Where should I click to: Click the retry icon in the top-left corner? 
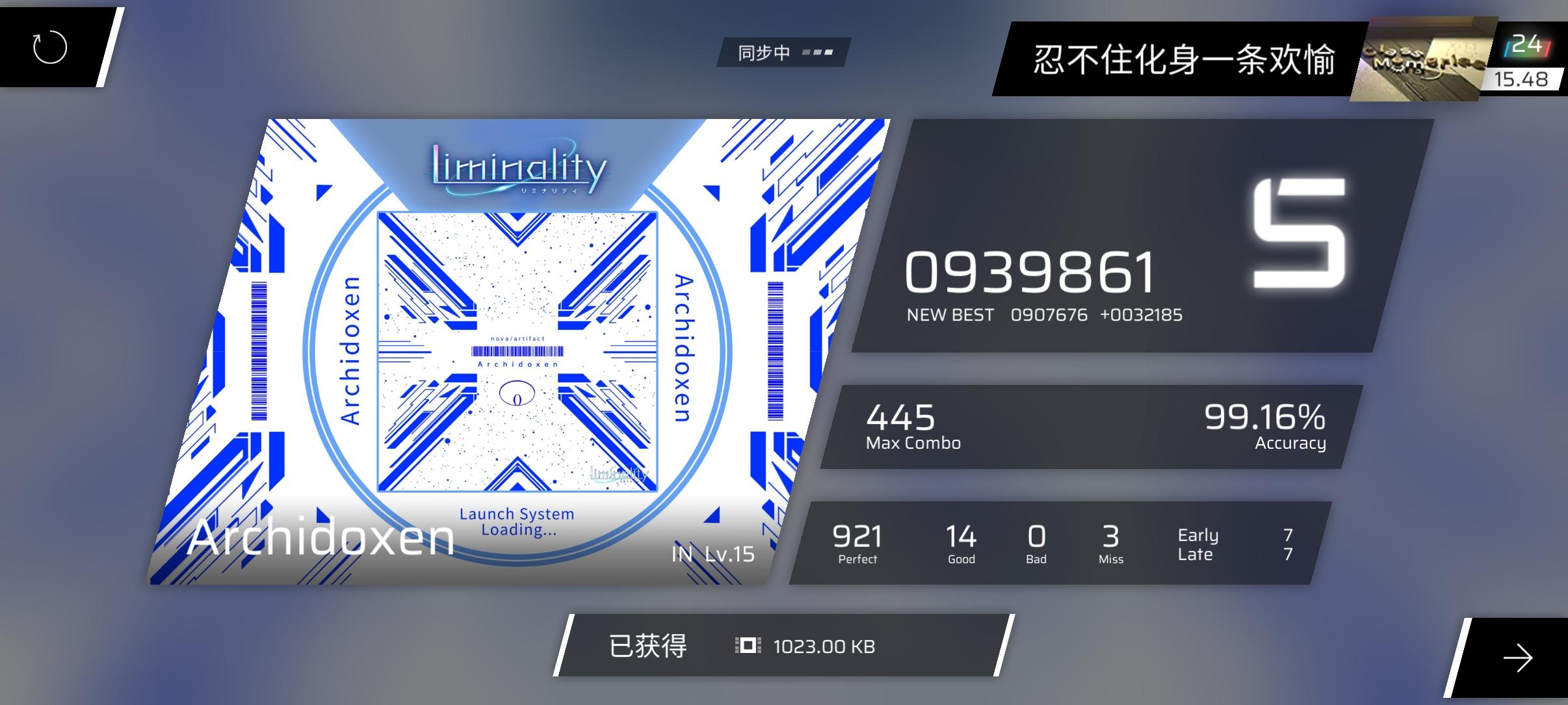click(49, 47)
